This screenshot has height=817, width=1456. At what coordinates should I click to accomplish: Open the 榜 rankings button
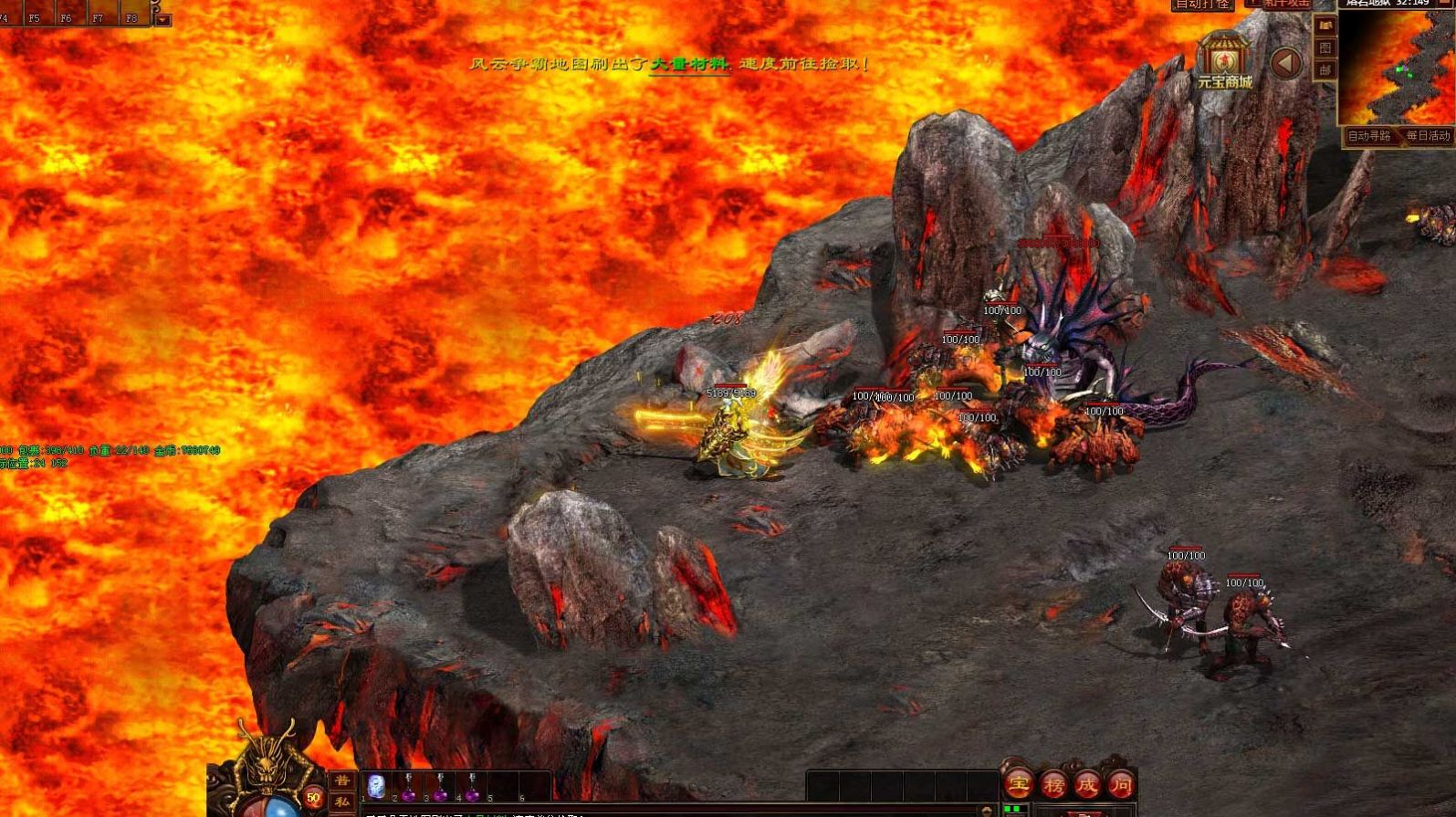pos(1053,783)
